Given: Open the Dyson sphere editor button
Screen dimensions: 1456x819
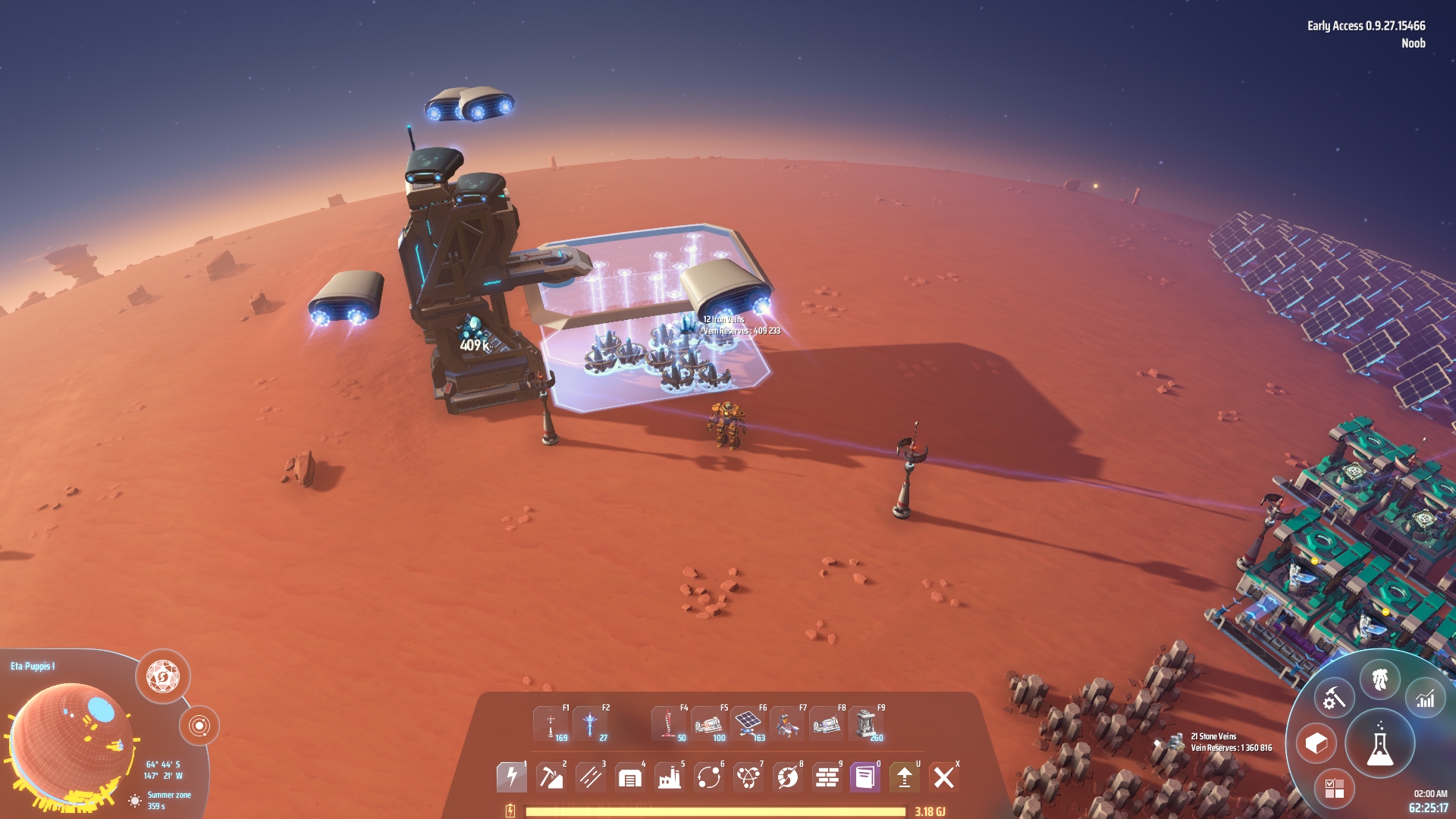Looking at the screenshot, I should 163,676.
